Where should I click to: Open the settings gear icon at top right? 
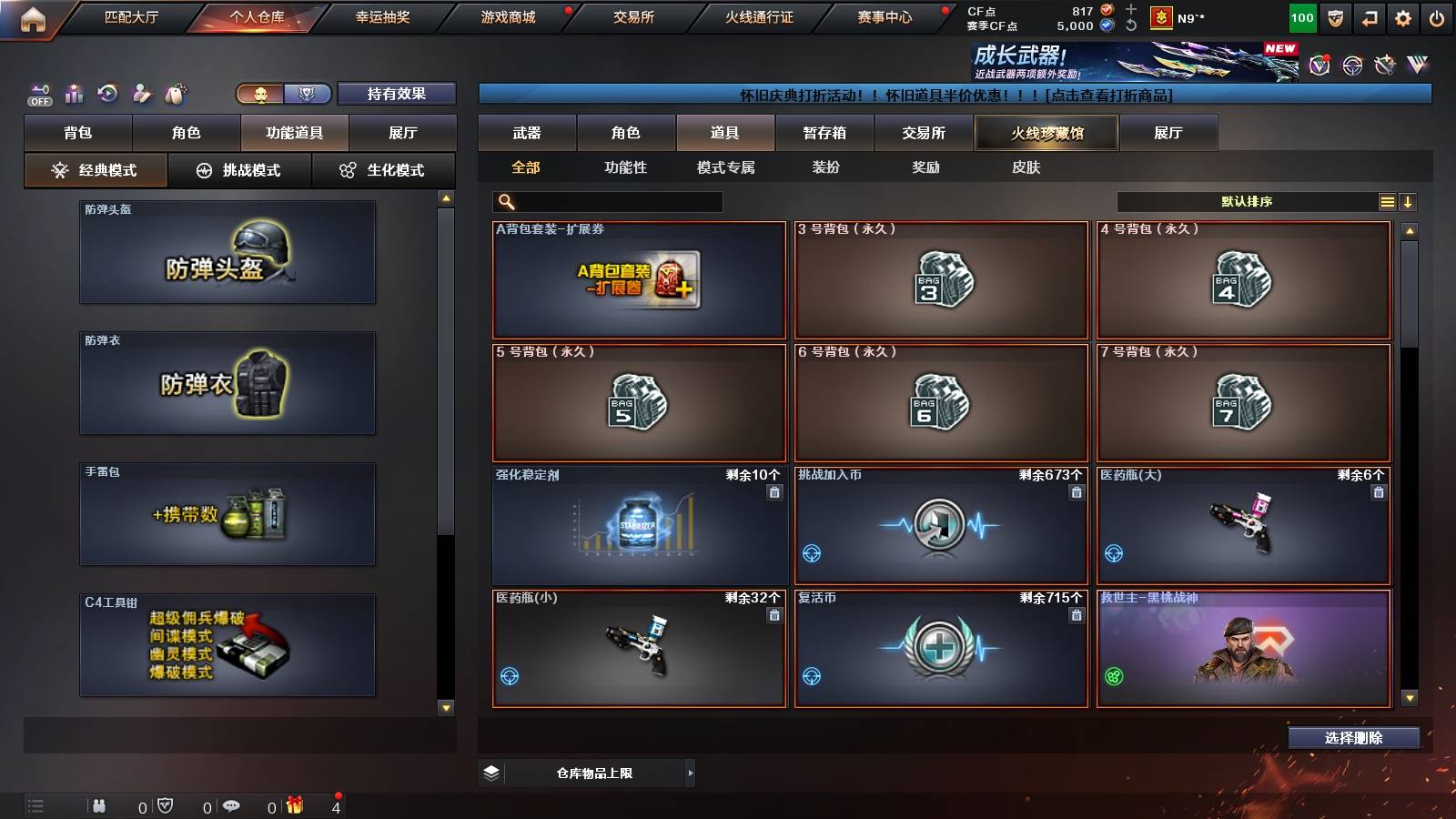(x=1402, y=16)
